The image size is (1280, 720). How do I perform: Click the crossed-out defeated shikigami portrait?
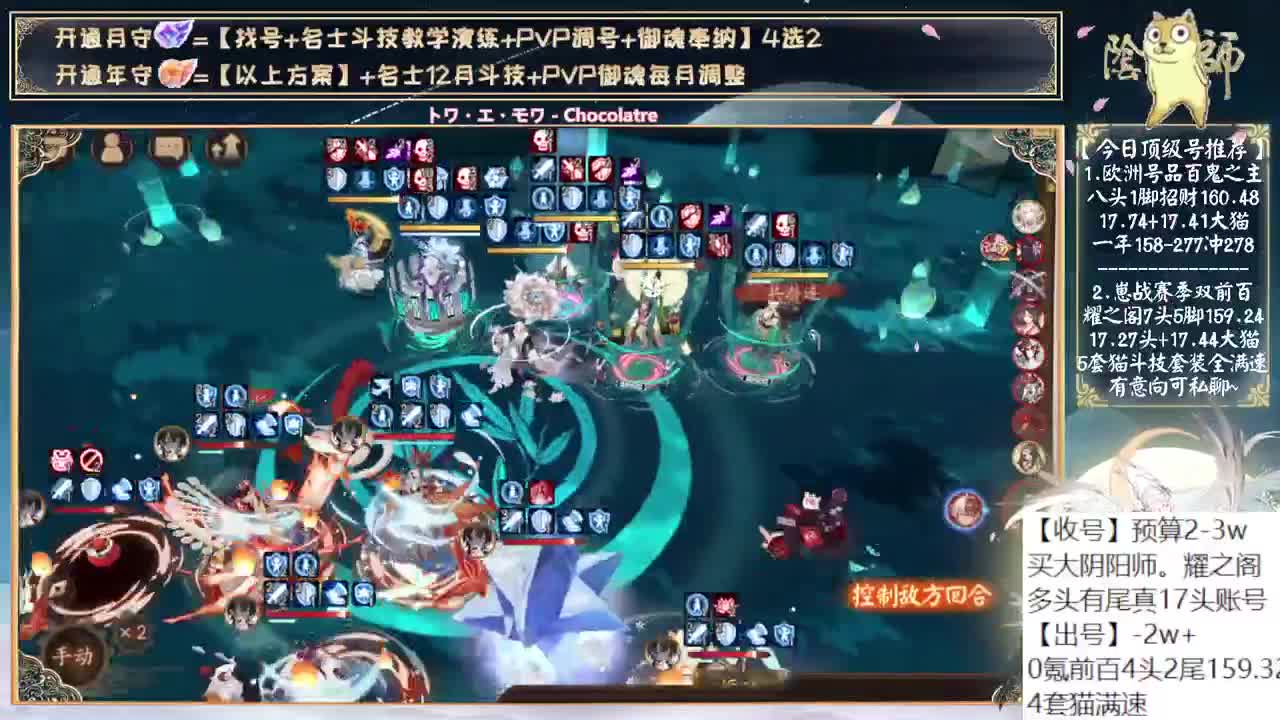point(1028,280)
